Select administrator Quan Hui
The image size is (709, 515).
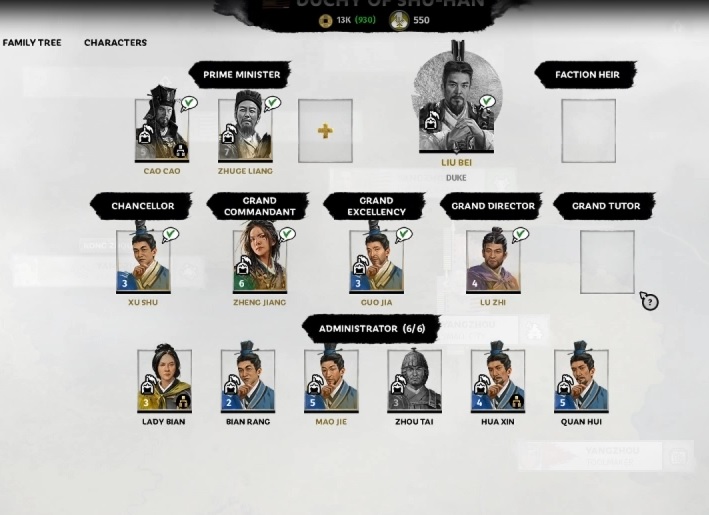point(581,380)
